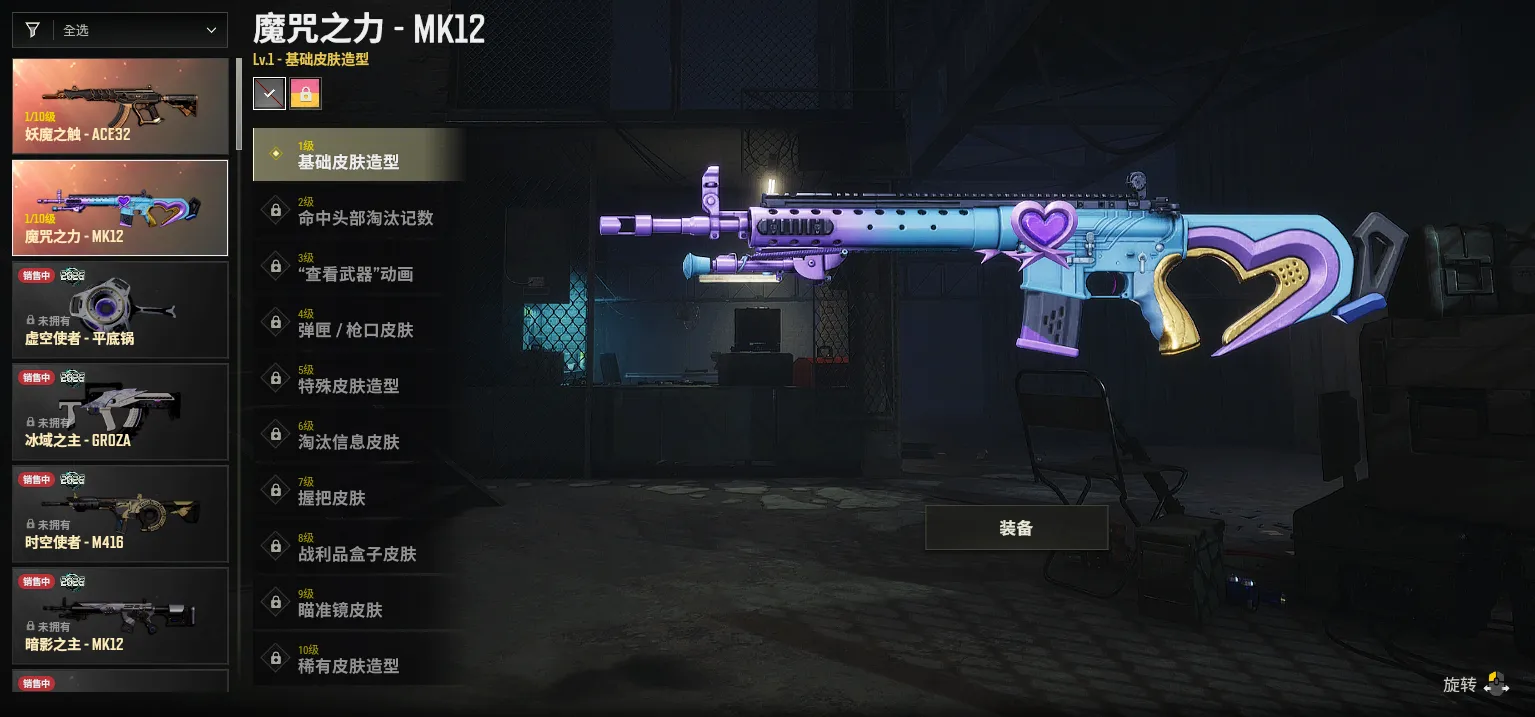The image size is (1535, 717).
Task: Pick the 暗影之主 - MK12 skin
Action: 120,616
